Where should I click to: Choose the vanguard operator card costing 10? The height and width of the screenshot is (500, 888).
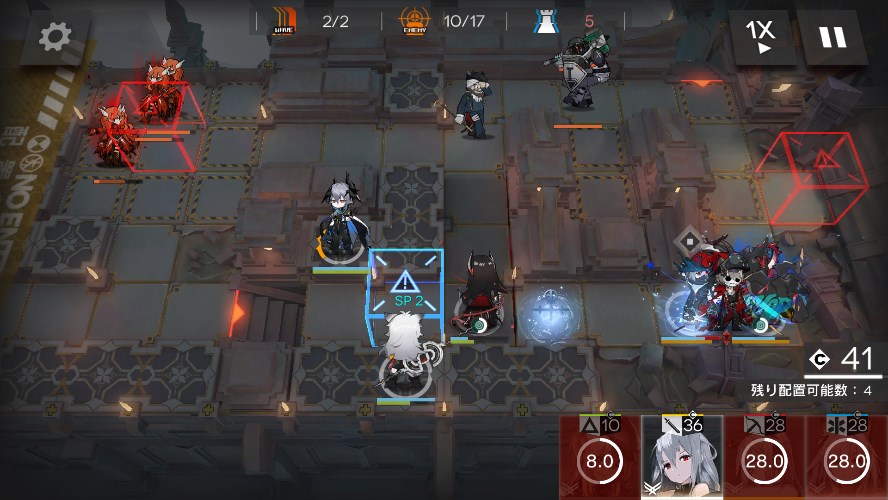click(600, 458)
